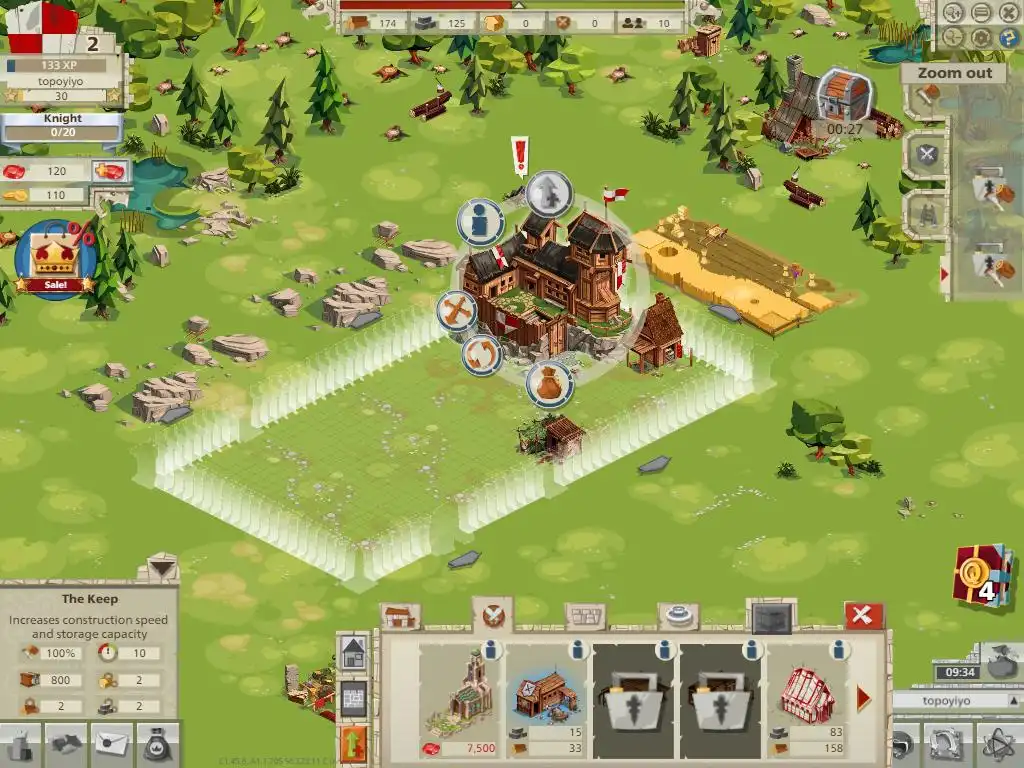The width and height of the screenshot is (1024, 768).
Task: Open the gear settings button
Action: (981, 38)
